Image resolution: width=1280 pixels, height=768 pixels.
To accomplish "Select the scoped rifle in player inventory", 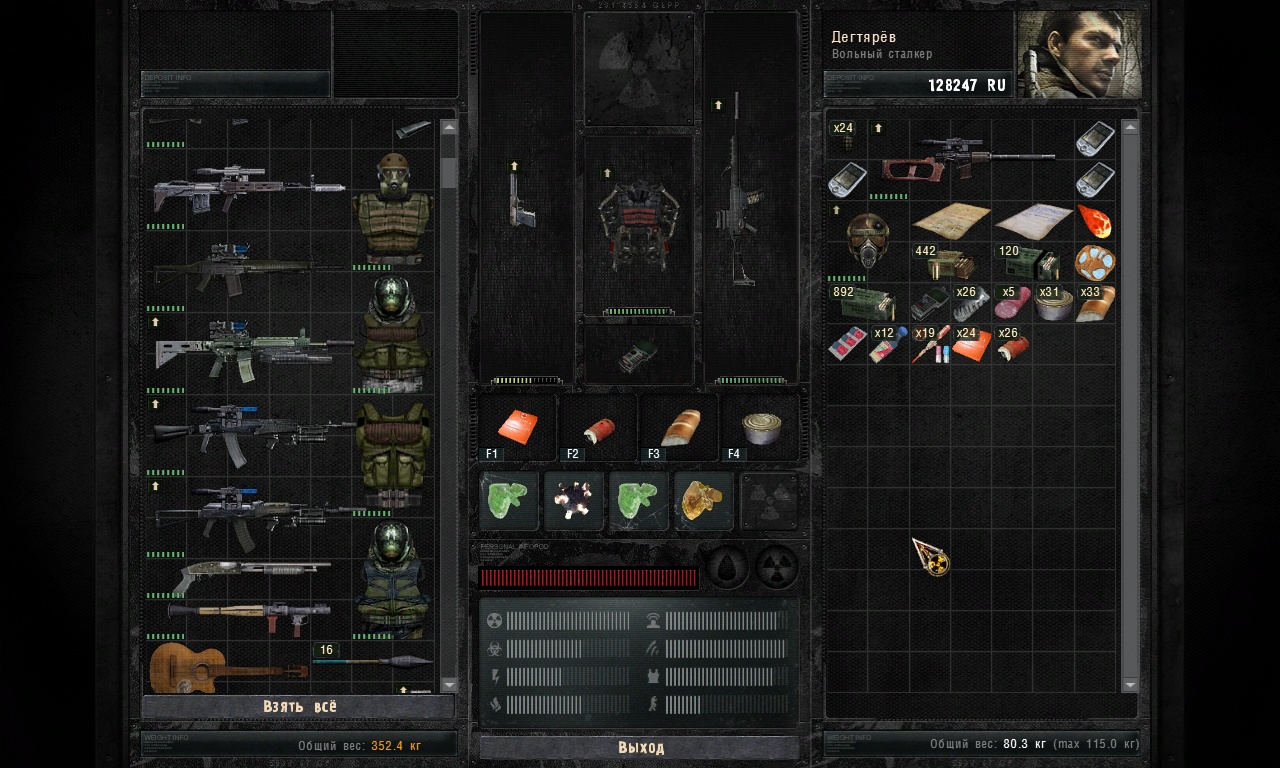I will pos(970,160).
